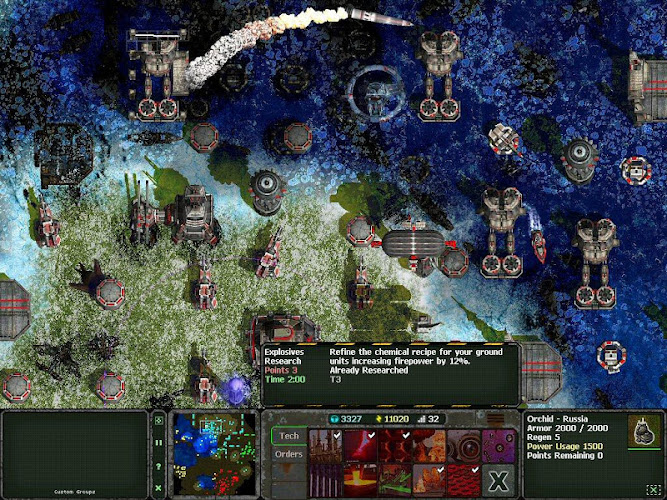This screenshot has height=500, width=667.
Task: Pick the purple bubbles tech icon
Action: click(x=498, y=445)
